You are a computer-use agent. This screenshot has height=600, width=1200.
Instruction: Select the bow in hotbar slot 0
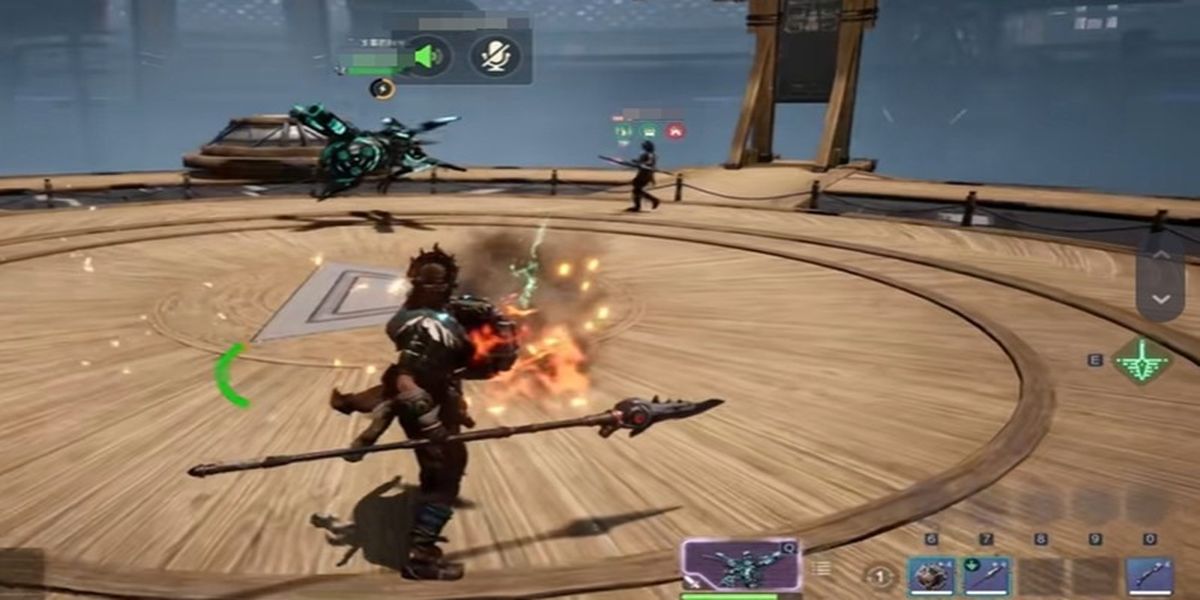click(x=1149, y=577)
